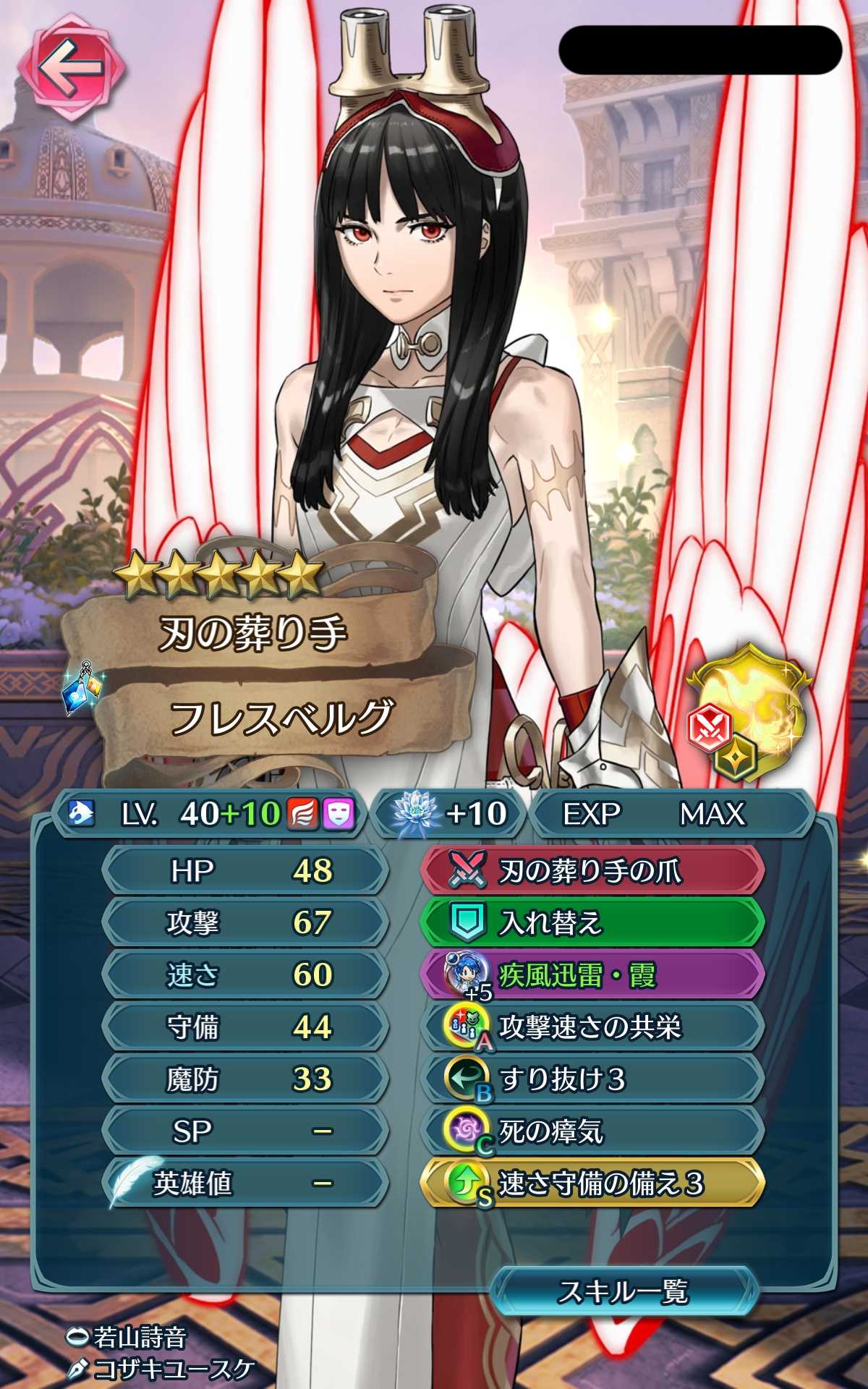Tap the assist skill 入れ替え
Viewport: 868px width, 1389px height.
pos(592,922)
